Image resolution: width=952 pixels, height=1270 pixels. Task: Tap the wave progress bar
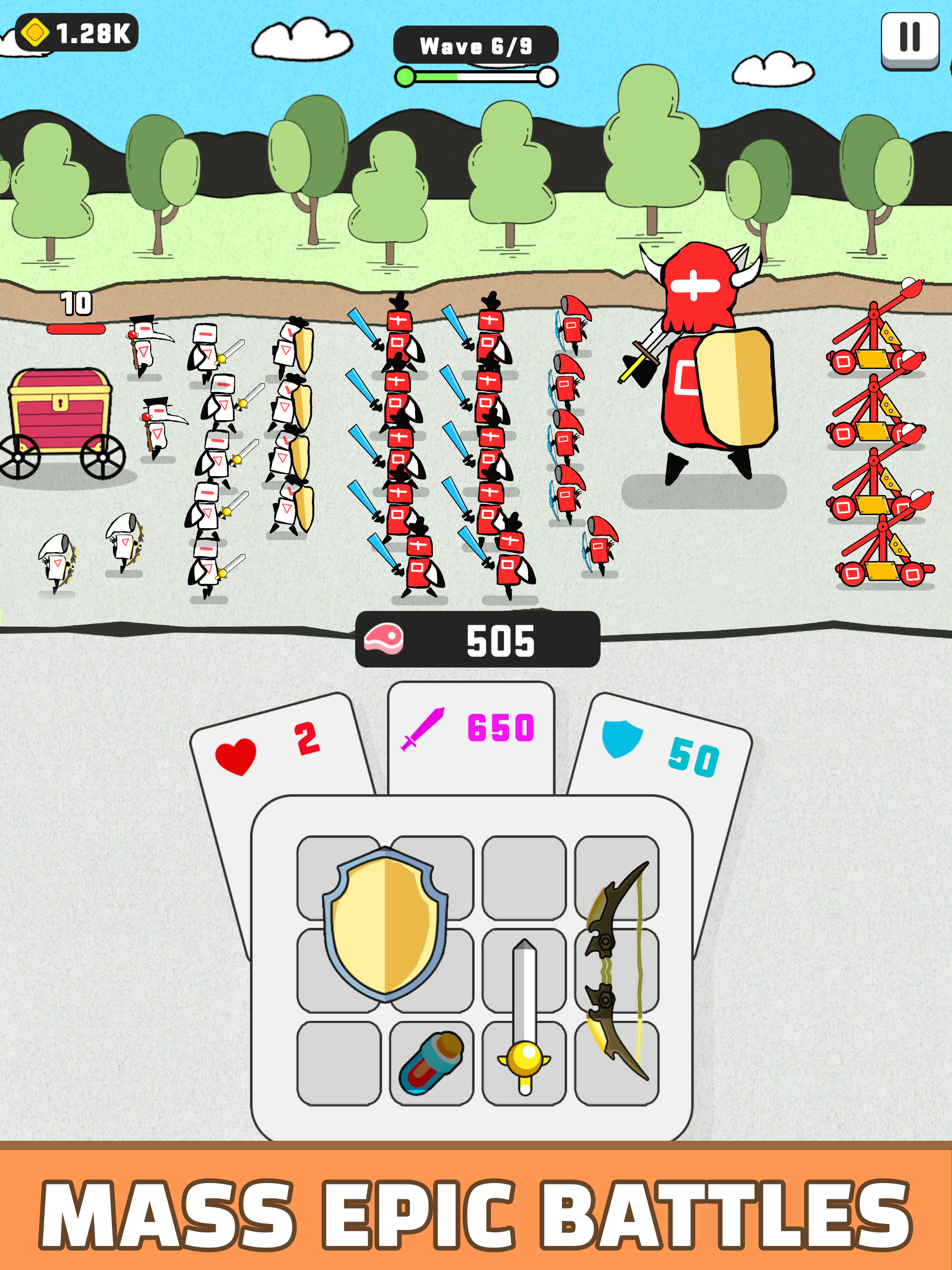(476, 75)
